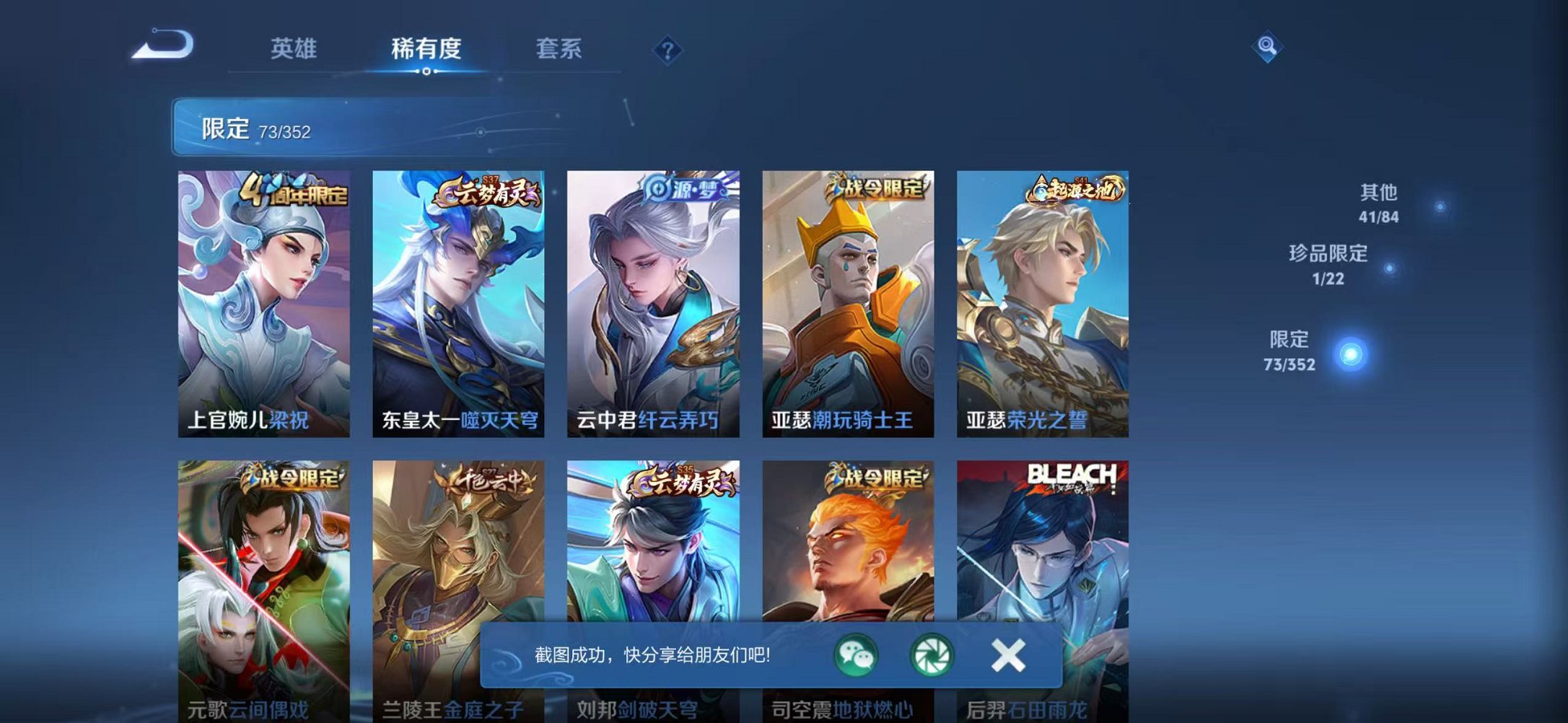The image size is (1568, 723).
Task: Open the question mark help icon
Action: coord(667,50)
